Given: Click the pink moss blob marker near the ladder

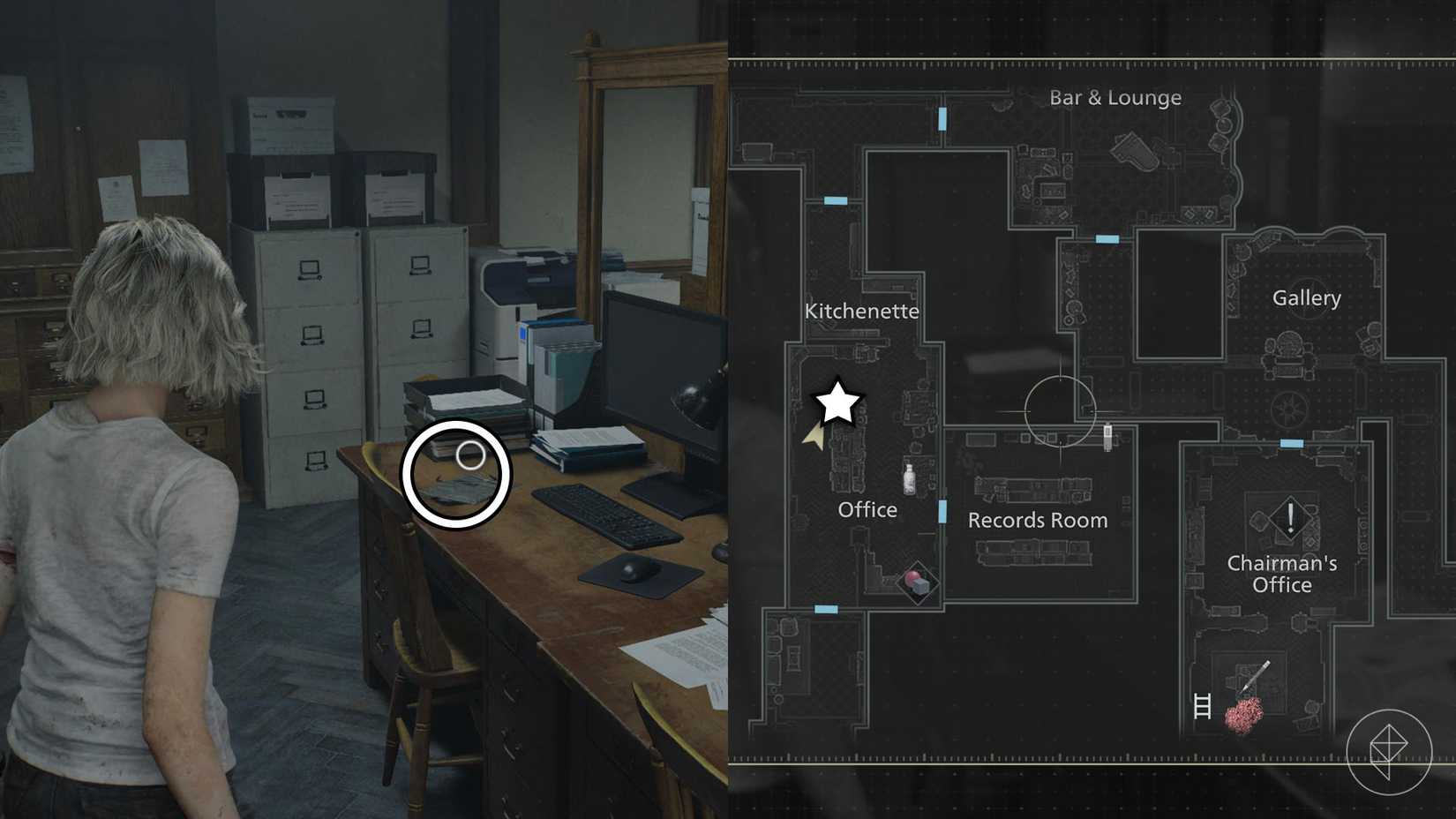Looking at the screenshot, I should pos(1242,713).
